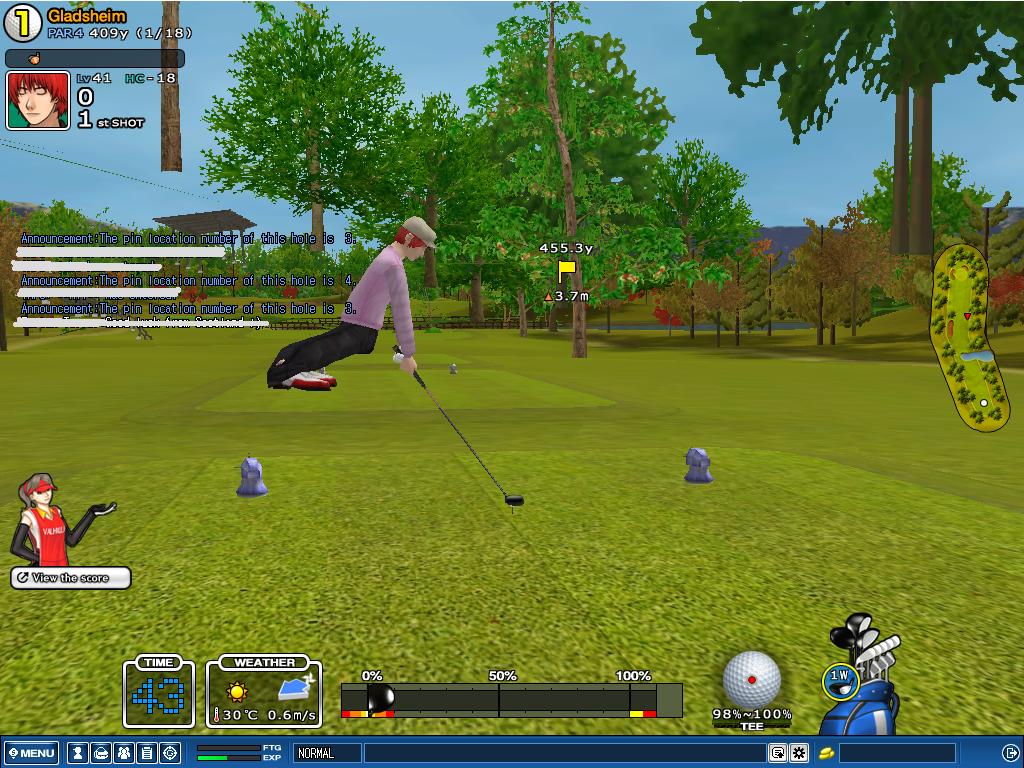Select the red-haired player portrait
This screenshot has height=768, width=1024.
(38, 100)
